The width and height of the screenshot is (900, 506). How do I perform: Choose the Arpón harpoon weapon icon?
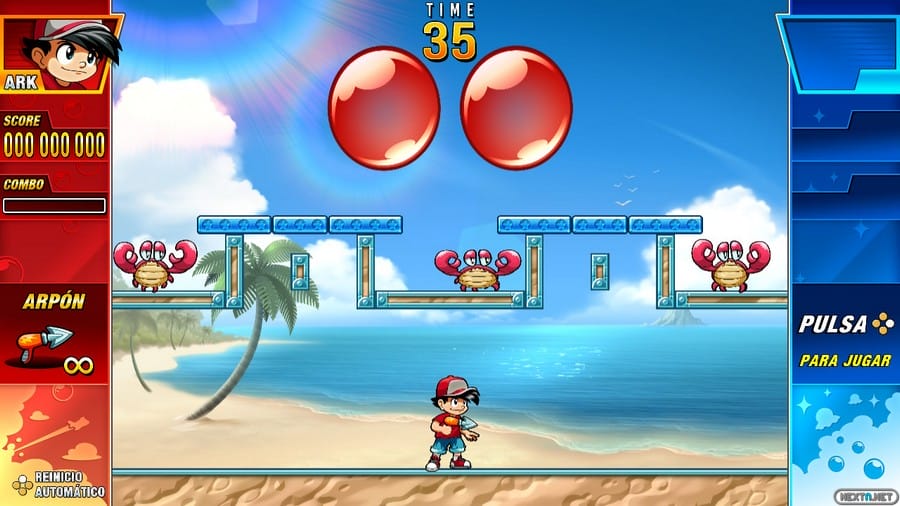point(46,343)
